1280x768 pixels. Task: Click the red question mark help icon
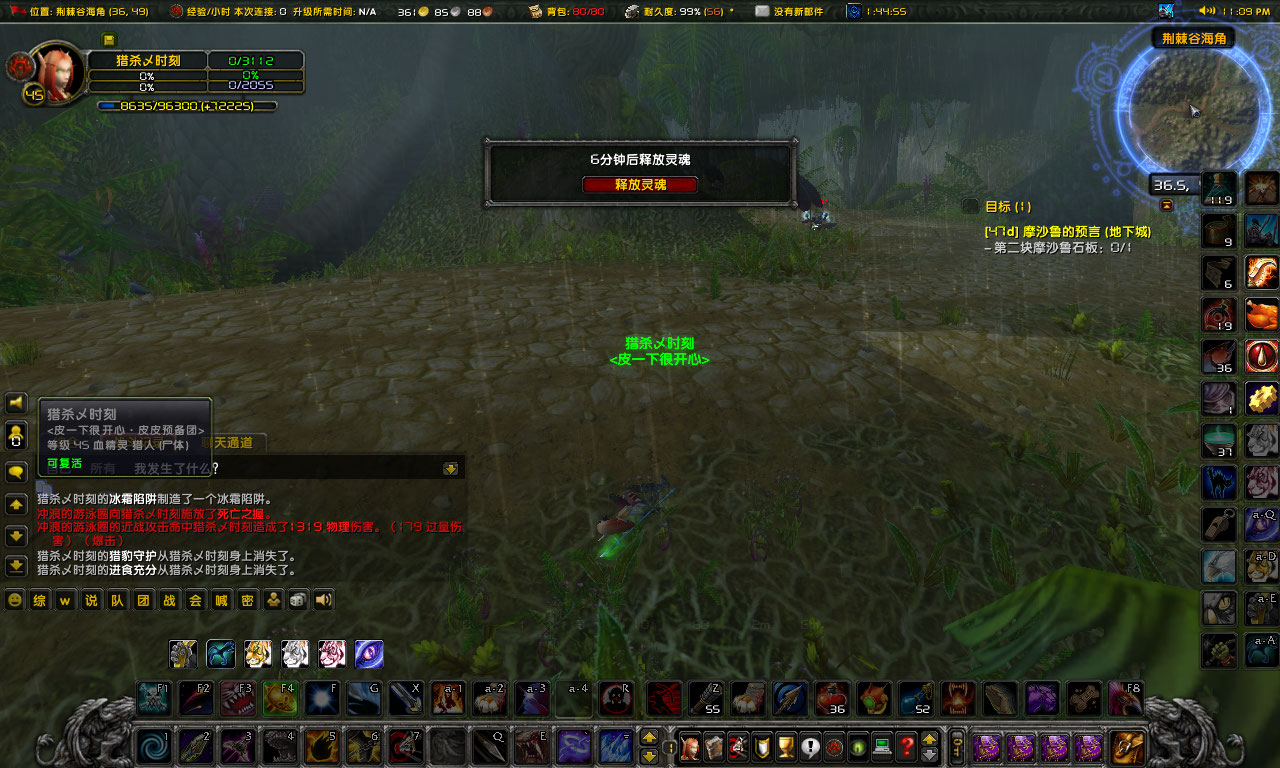coord(904,747)
